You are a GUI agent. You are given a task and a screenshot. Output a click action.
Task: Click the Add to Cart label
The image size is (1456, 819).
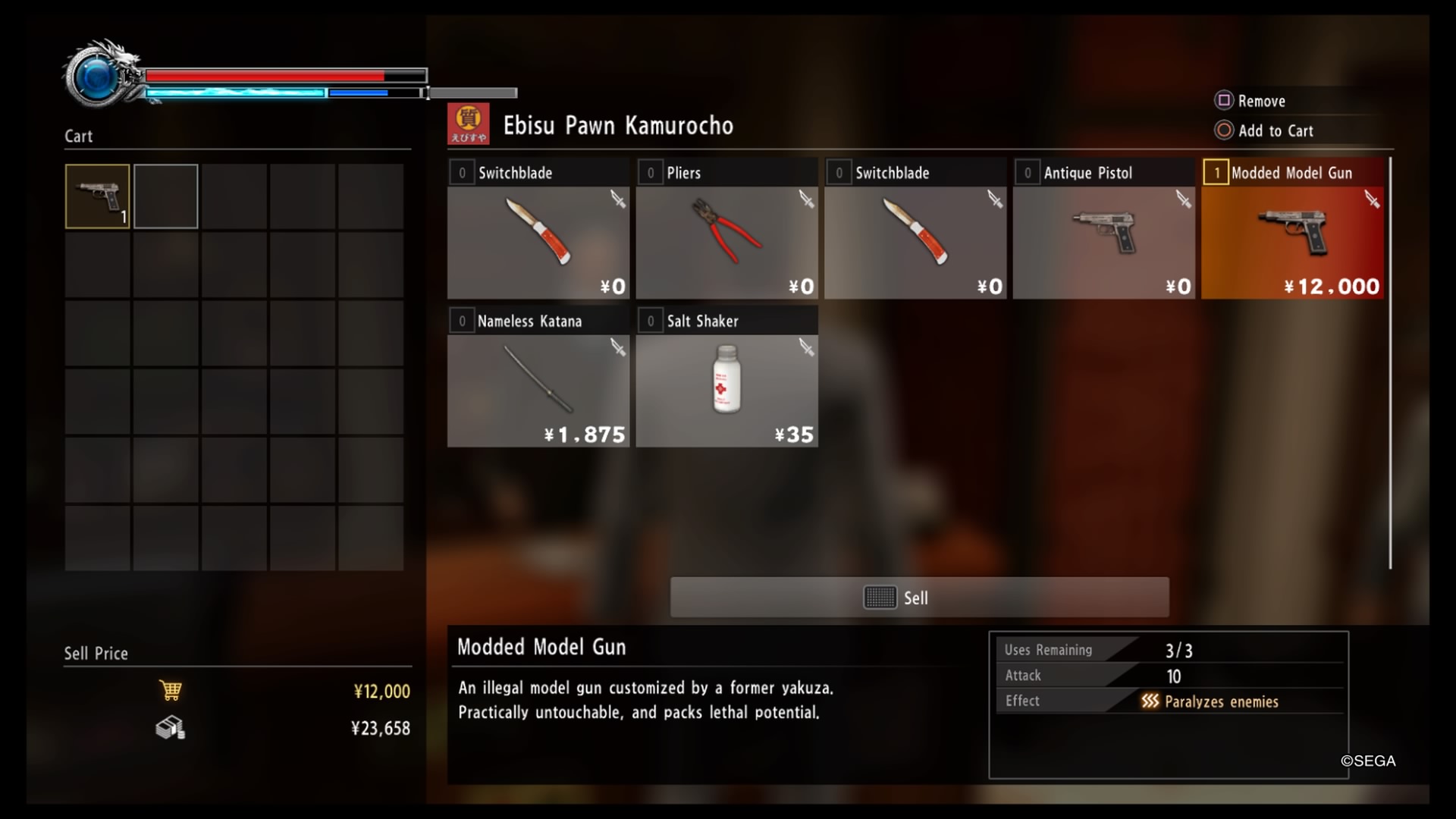tap(1277, 130)
